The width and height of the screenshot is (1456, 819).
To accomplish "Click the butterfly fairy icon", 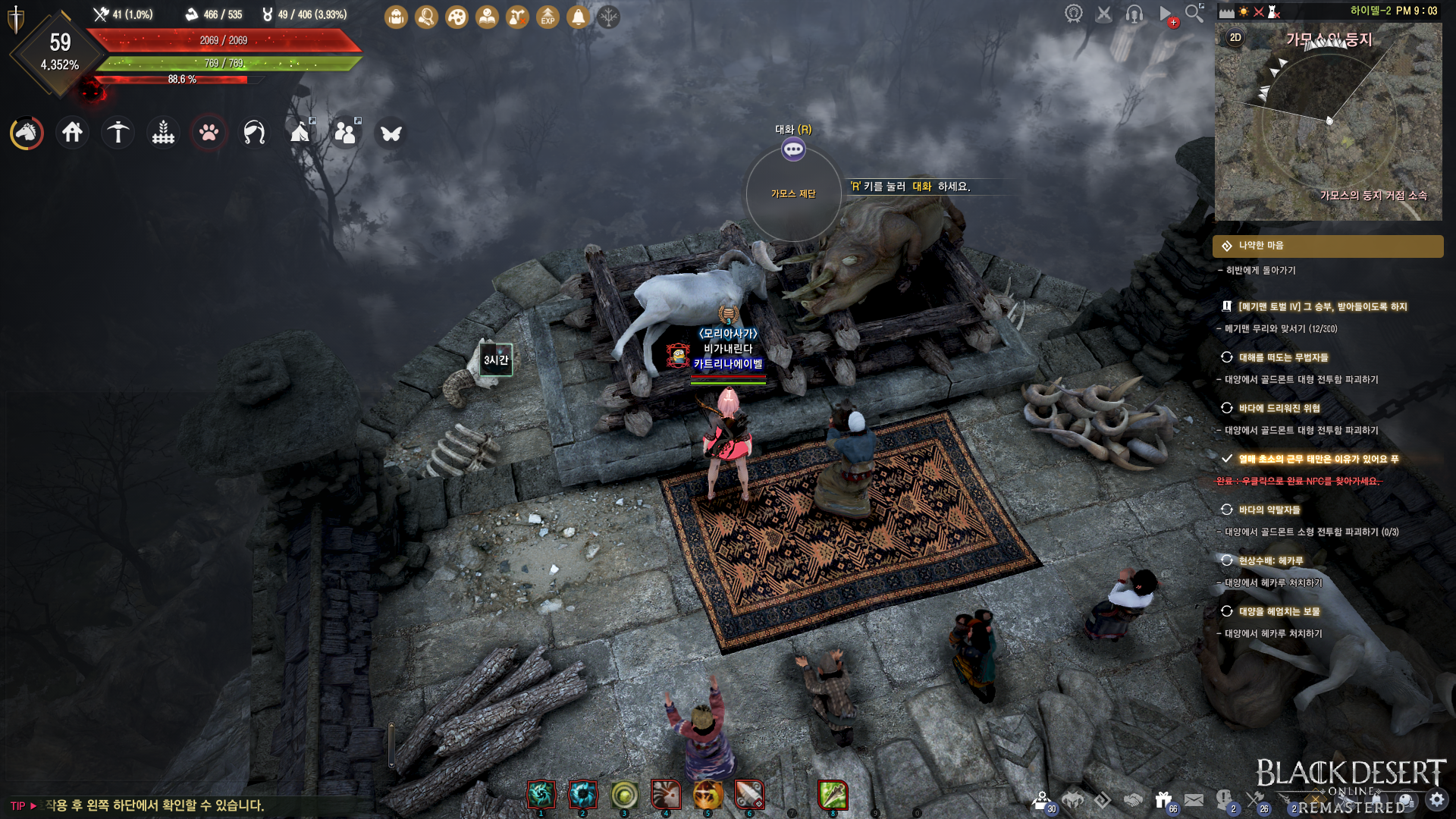I will (x=391, y=133).
